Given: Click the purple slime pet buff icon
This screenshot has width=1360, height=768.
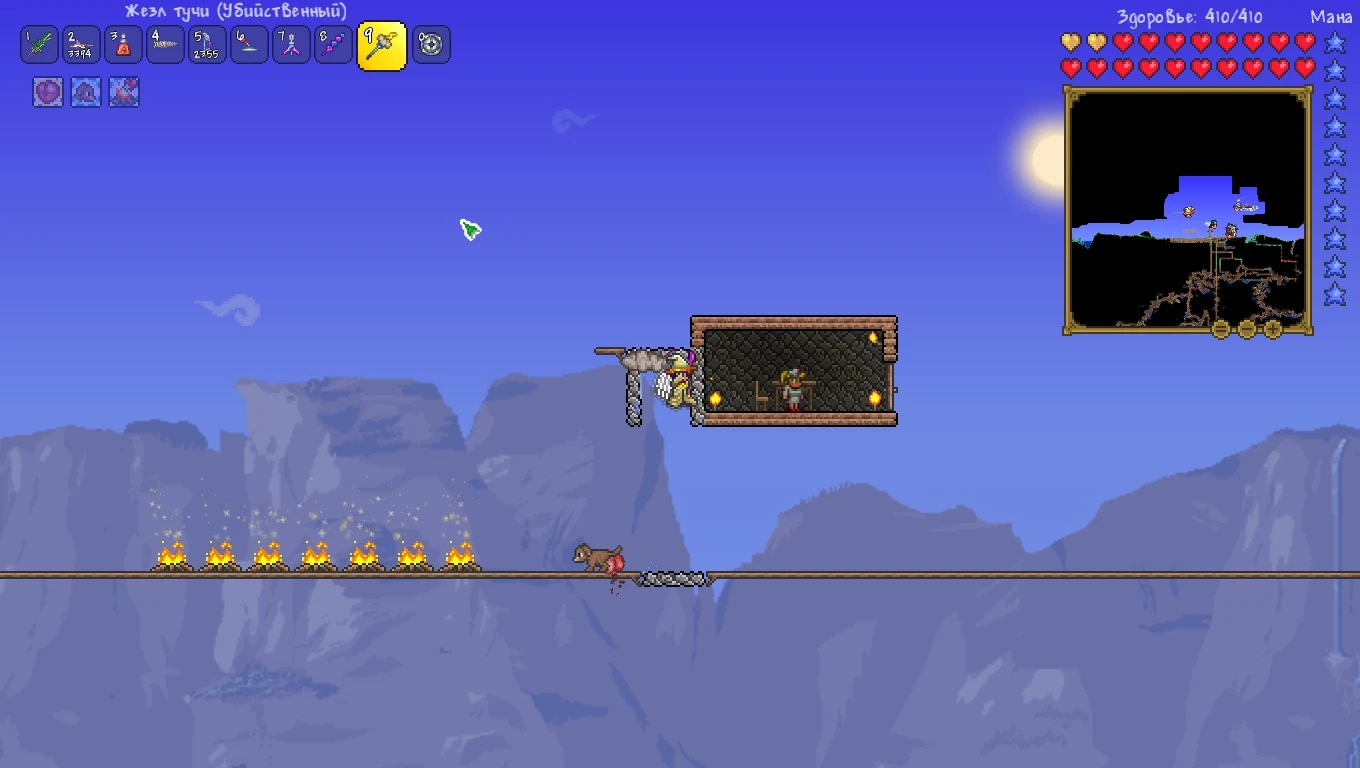Looking at the screenshot, I should 86,93.
